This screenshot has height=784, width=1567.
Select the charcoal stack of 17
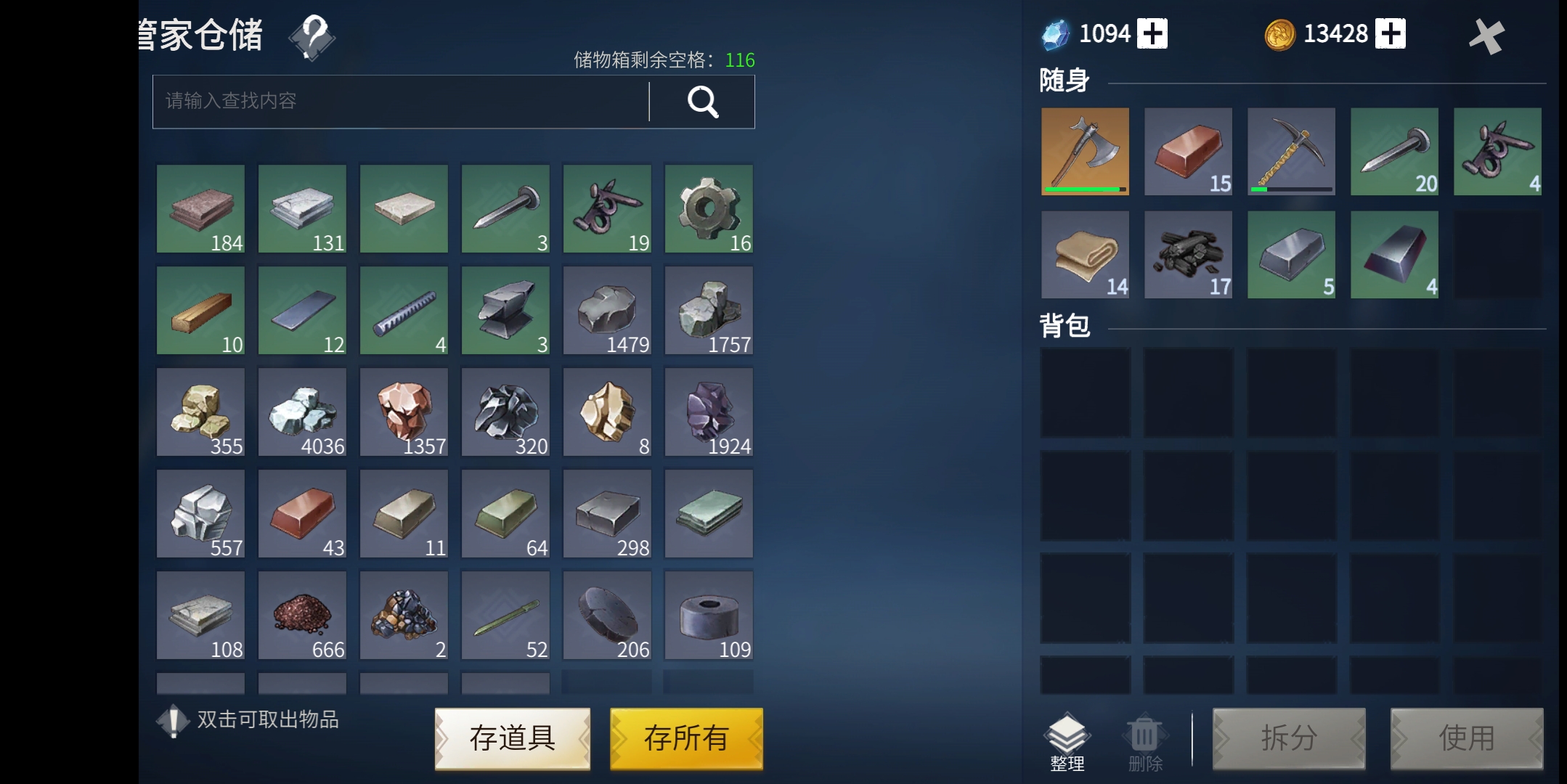coord(1188,254)
